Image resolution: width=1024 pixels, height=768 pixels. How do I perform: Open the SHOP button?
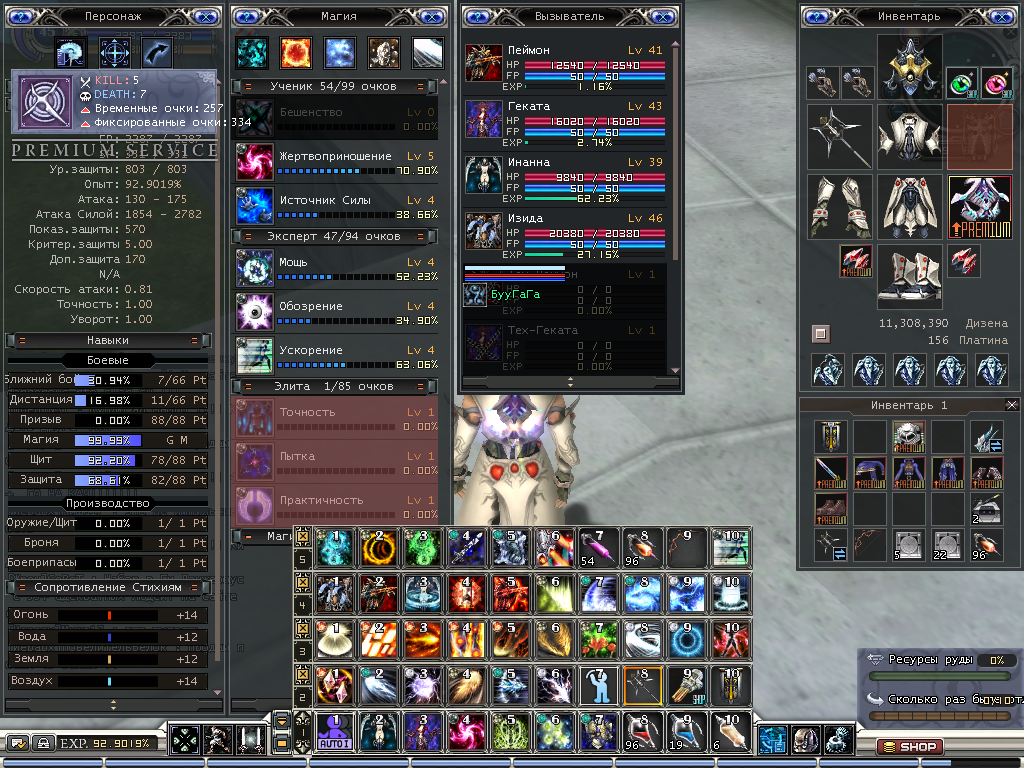pos(908,747)
